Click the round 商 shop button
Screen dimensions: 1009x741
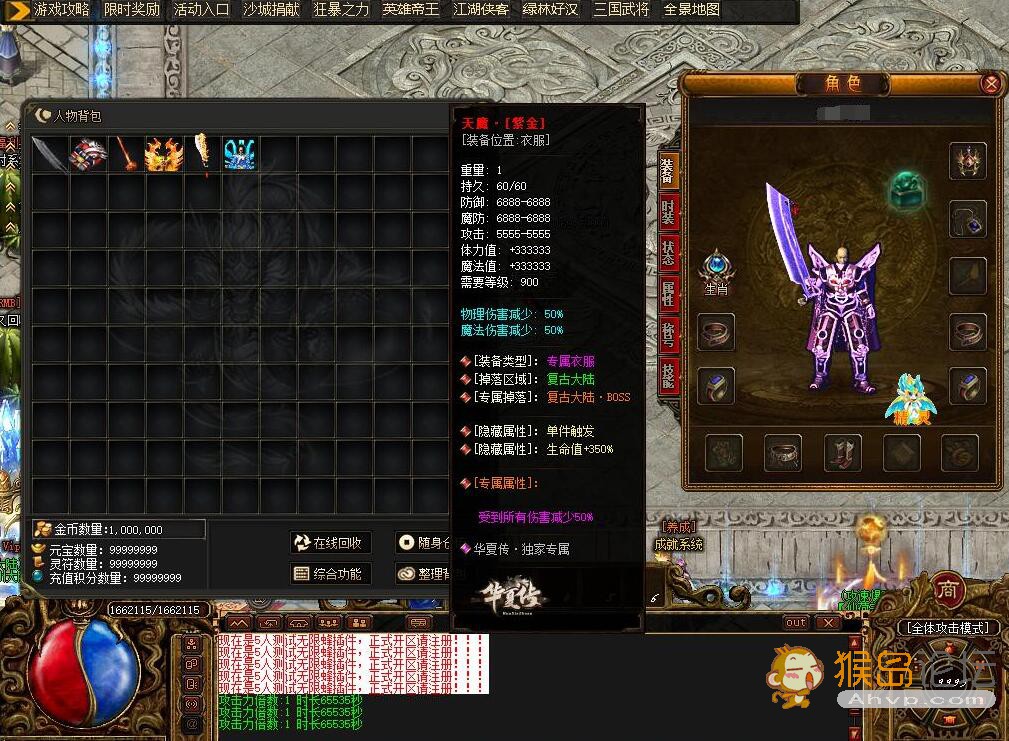pyautogui.click(x=948, y=590)
